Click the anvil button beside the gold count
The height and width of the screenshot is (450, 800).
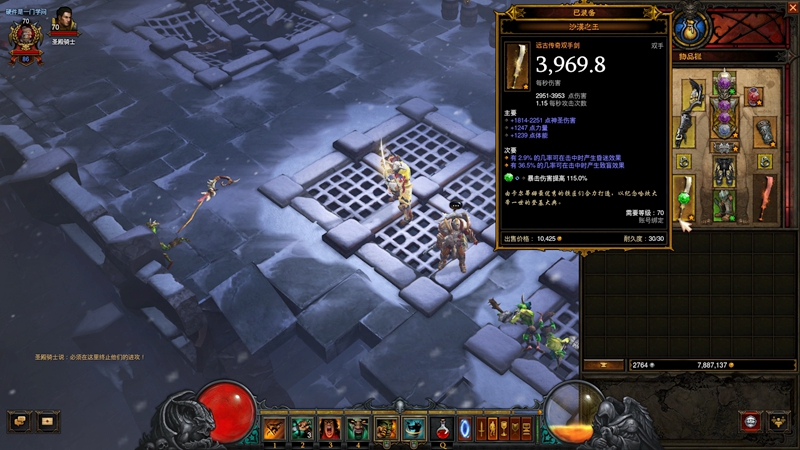[603, 365]
